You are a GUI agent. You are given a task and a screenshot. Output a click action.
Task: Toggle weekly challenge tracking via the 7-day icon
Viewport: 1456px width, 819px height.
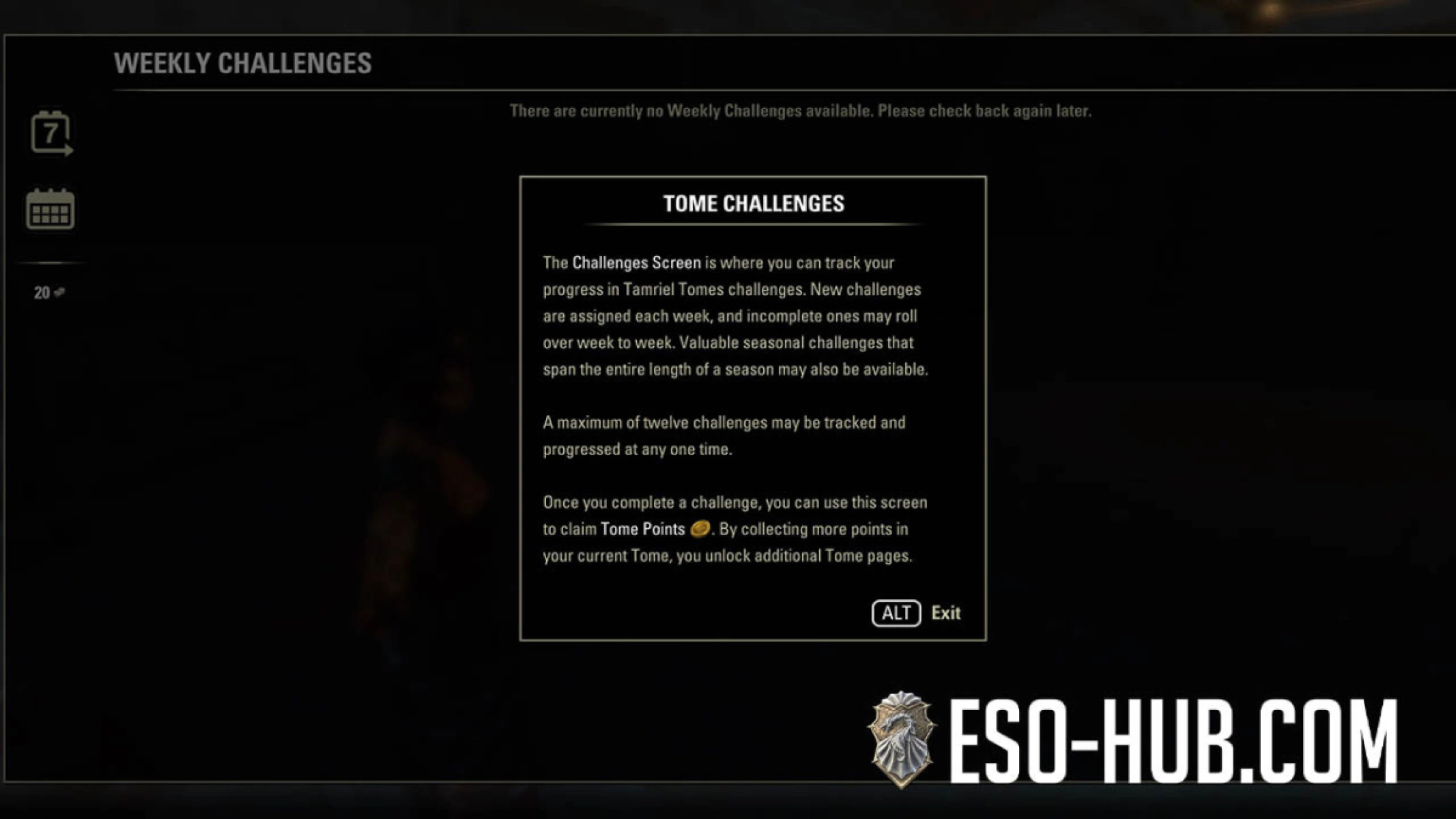(50, 132)
